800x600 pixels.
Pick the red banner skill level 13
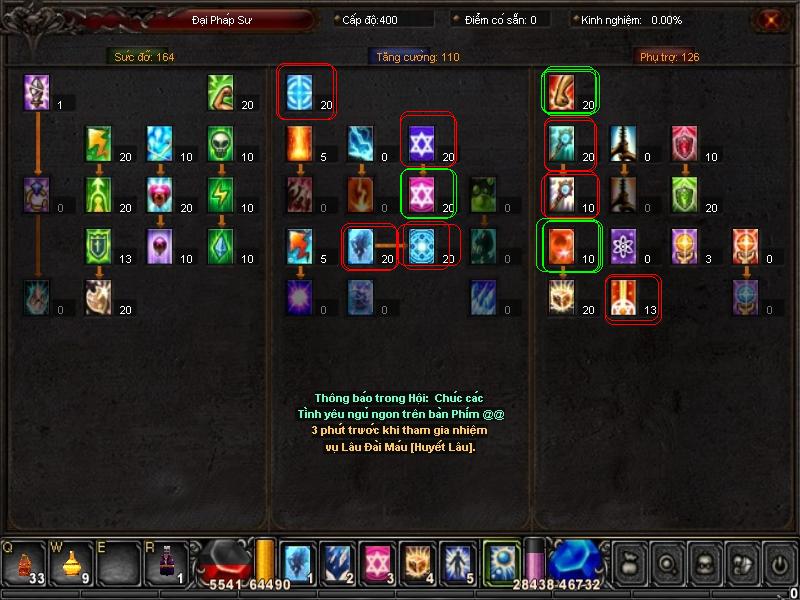pos(623,297)
